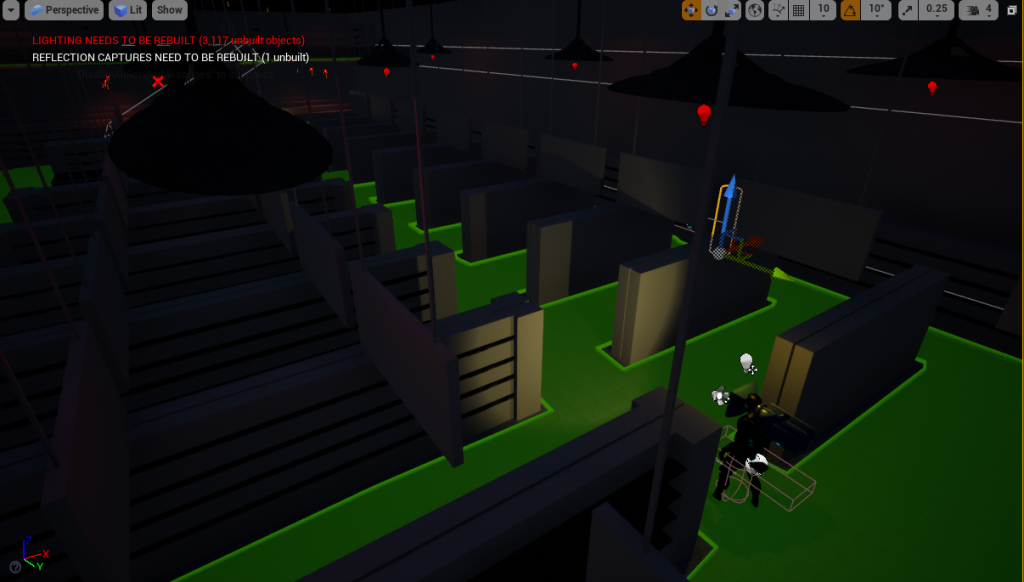Open the grid snap size 10 dropdown
Screen dimensions: 1024x582
[x=824, y=10]
